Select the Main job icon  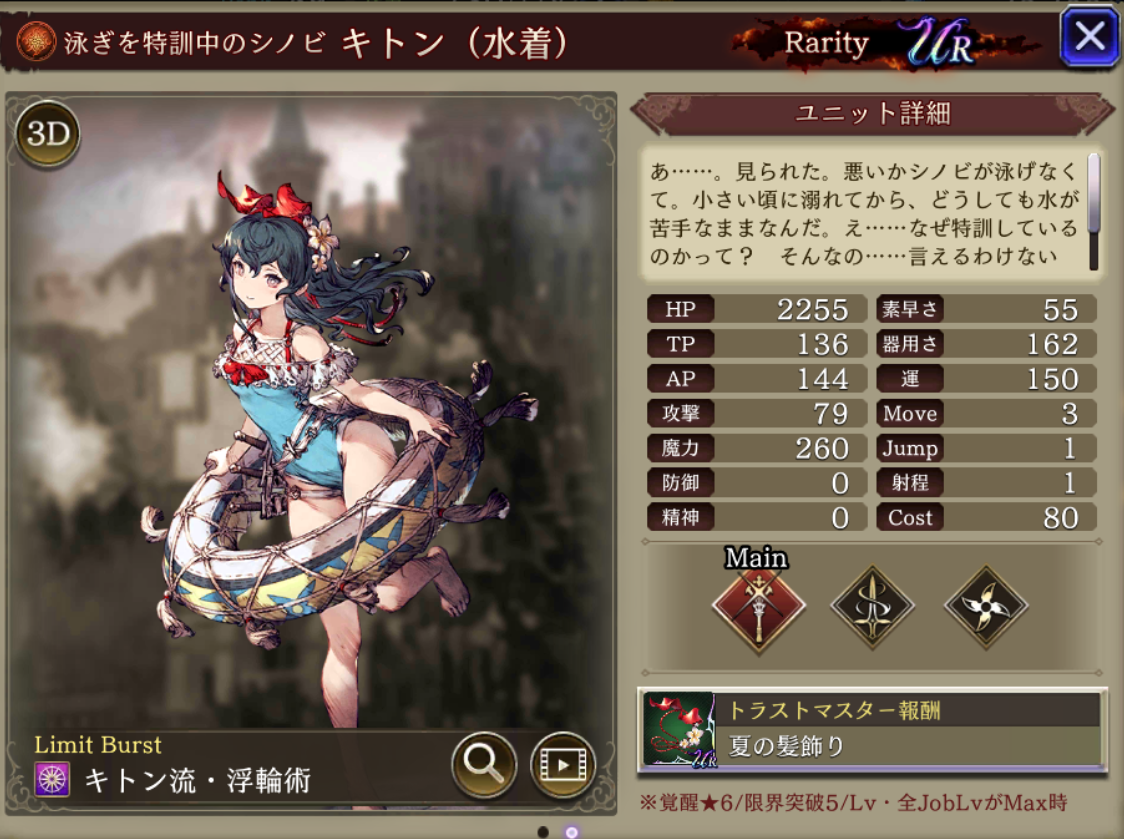coord(758,608)
